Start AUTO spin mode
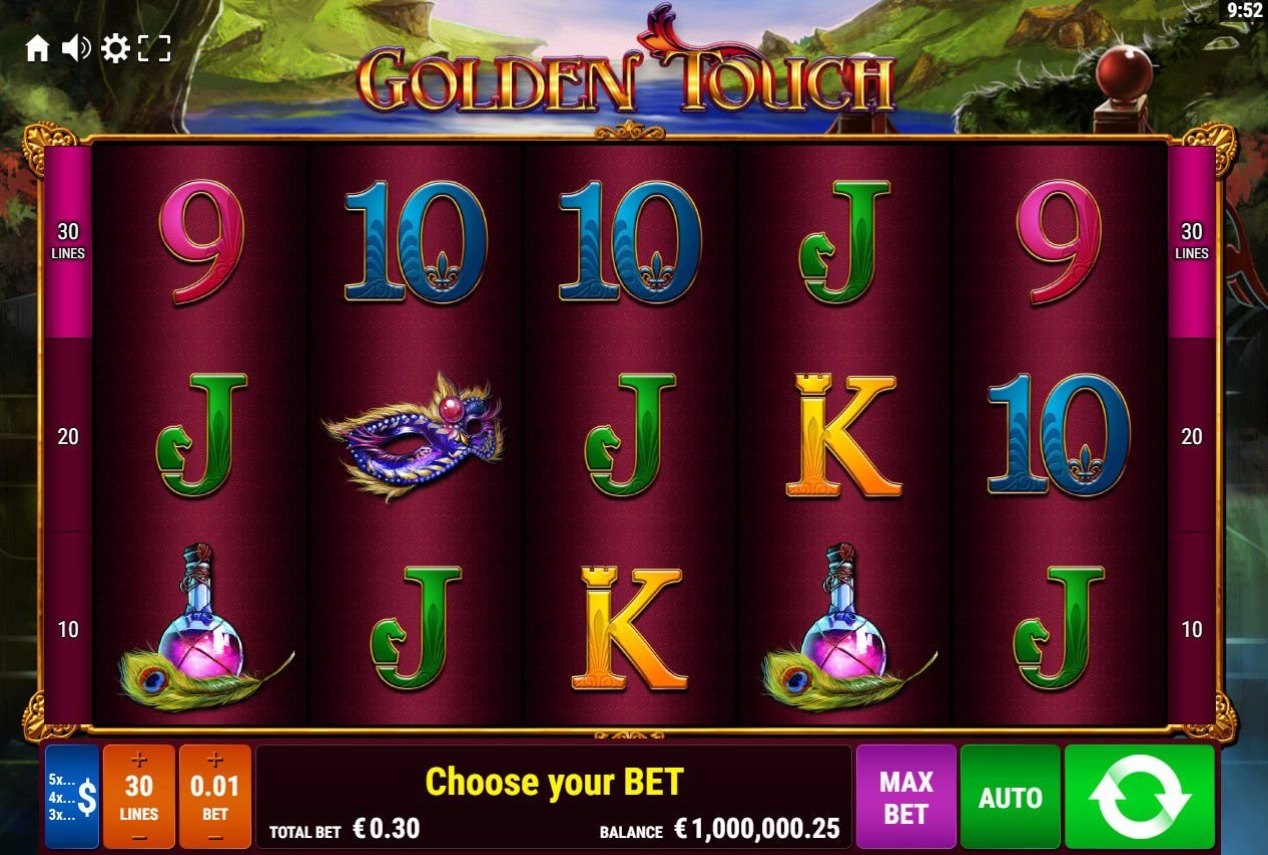1268x855 pixels. (x=1010, y=797)
